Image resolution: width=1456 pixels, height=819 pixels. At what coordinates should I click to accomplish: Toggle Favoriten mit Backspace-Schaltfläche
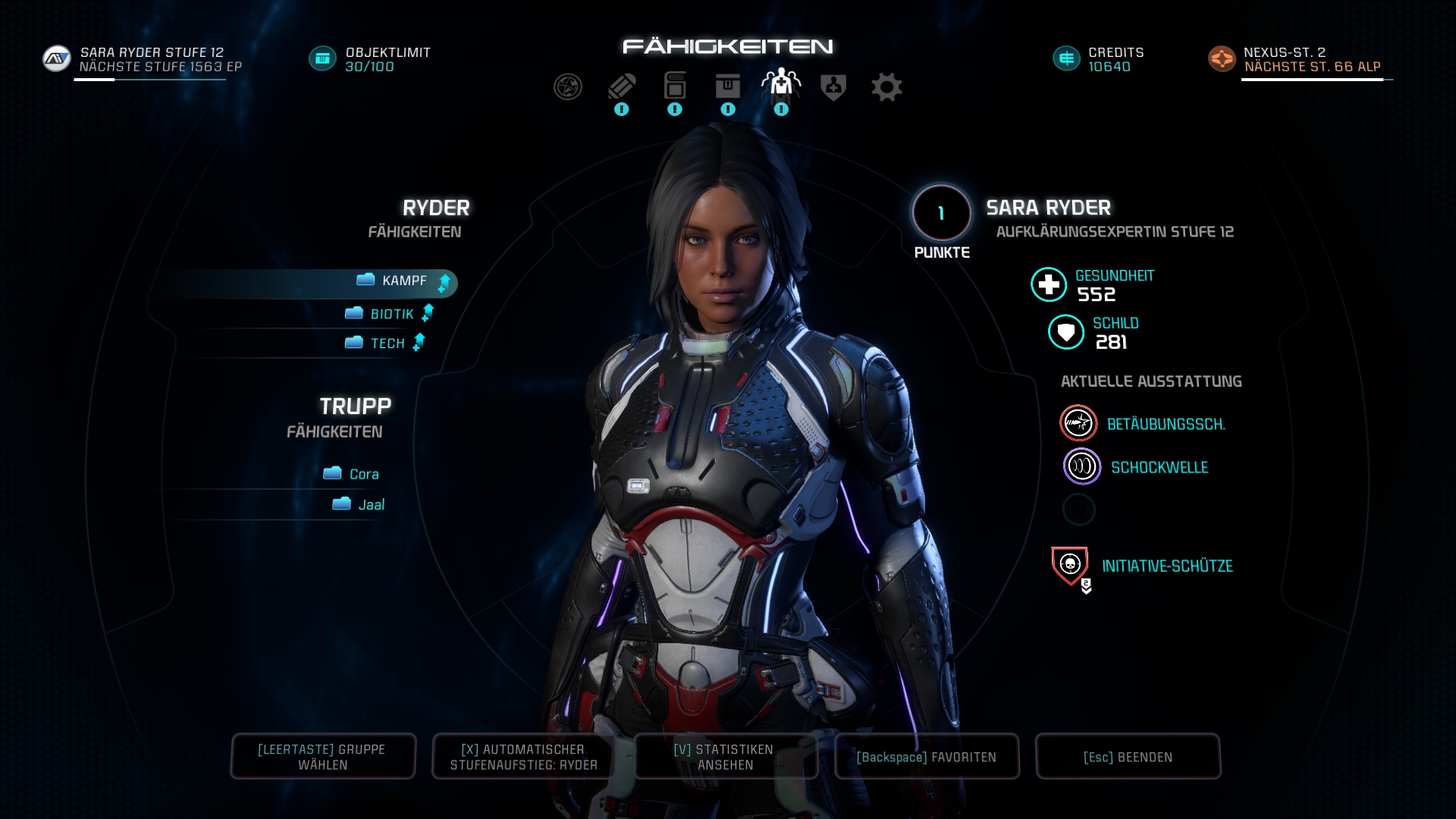927,756
